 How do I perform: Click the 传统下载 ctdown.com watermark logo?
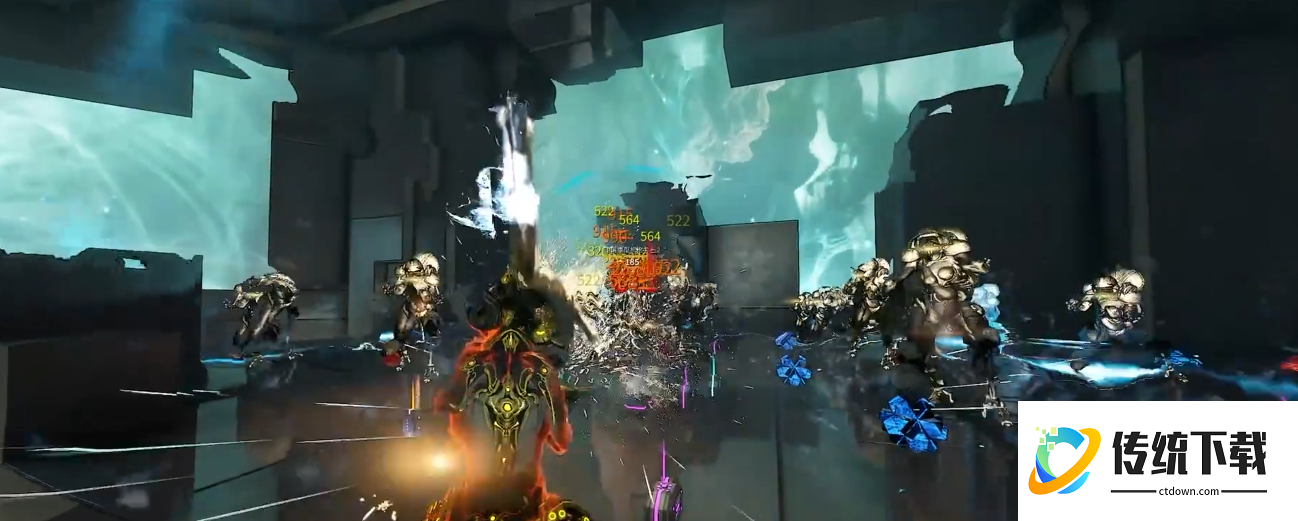tap(1157, 461)
